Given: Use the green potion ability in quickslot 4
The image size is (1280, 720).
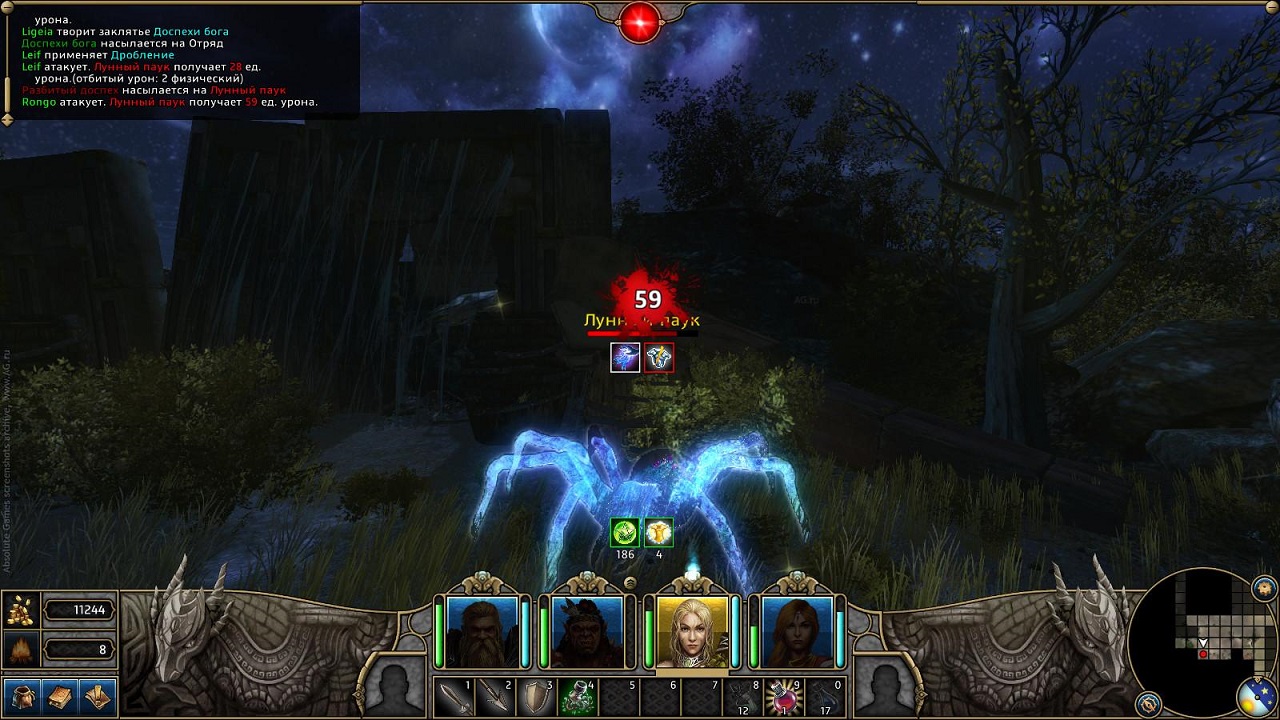Looking at the screenshot, I should click(x=577, y=697).
